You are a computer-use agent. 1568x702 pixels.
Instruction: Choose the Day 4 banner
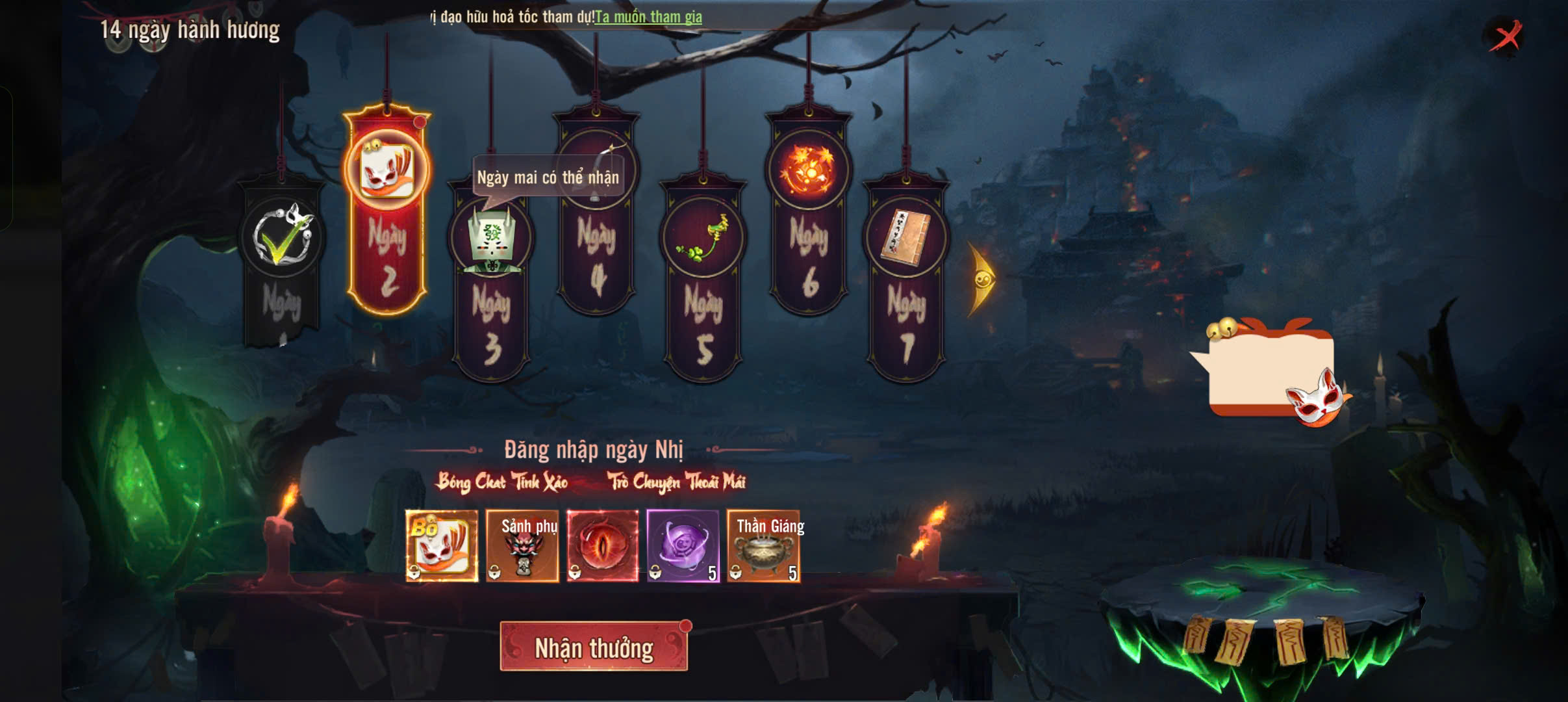(596, 214)
